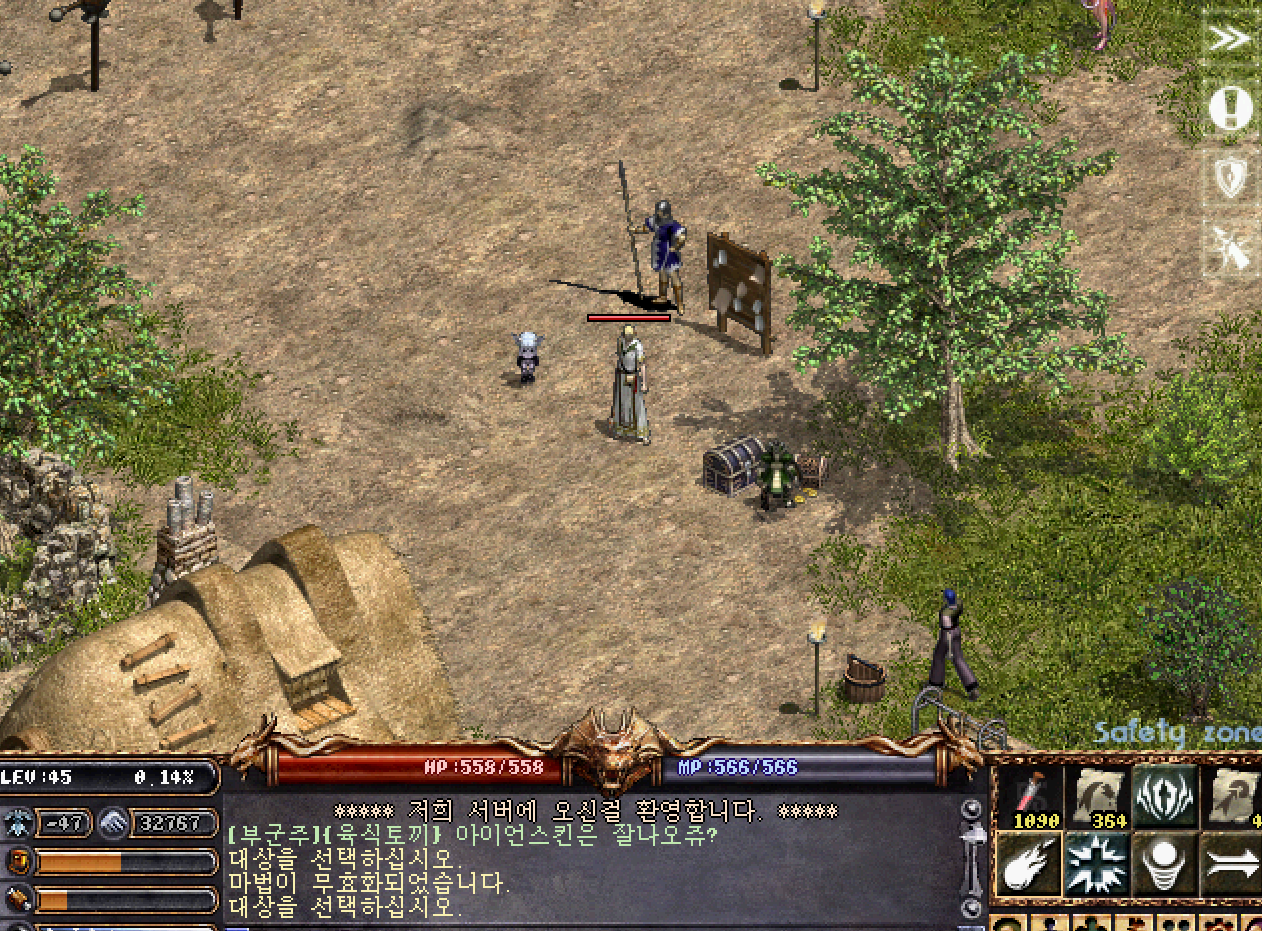
Task: Select the double arrow dash skill
Action: click(x=1232, y=864)
